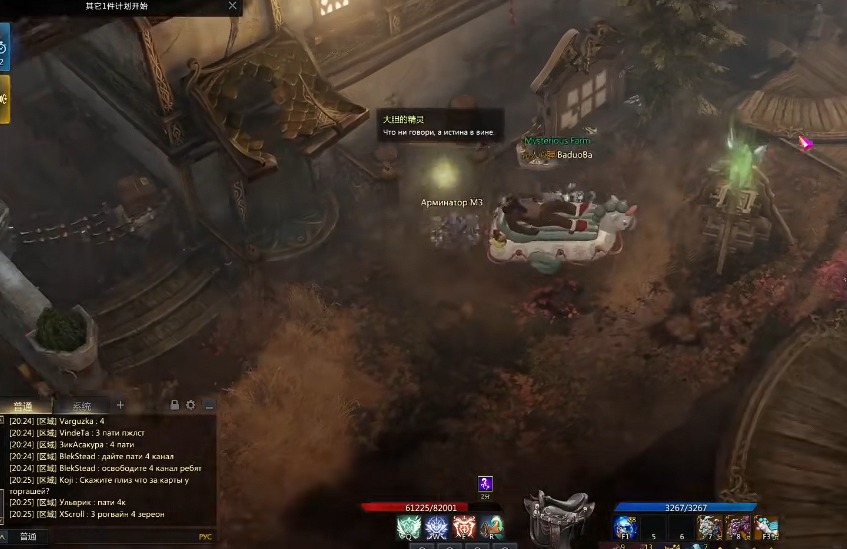Toggle the chat window lock
The height and width of the screenshot is (549, 847).
(x=175, y=405)
